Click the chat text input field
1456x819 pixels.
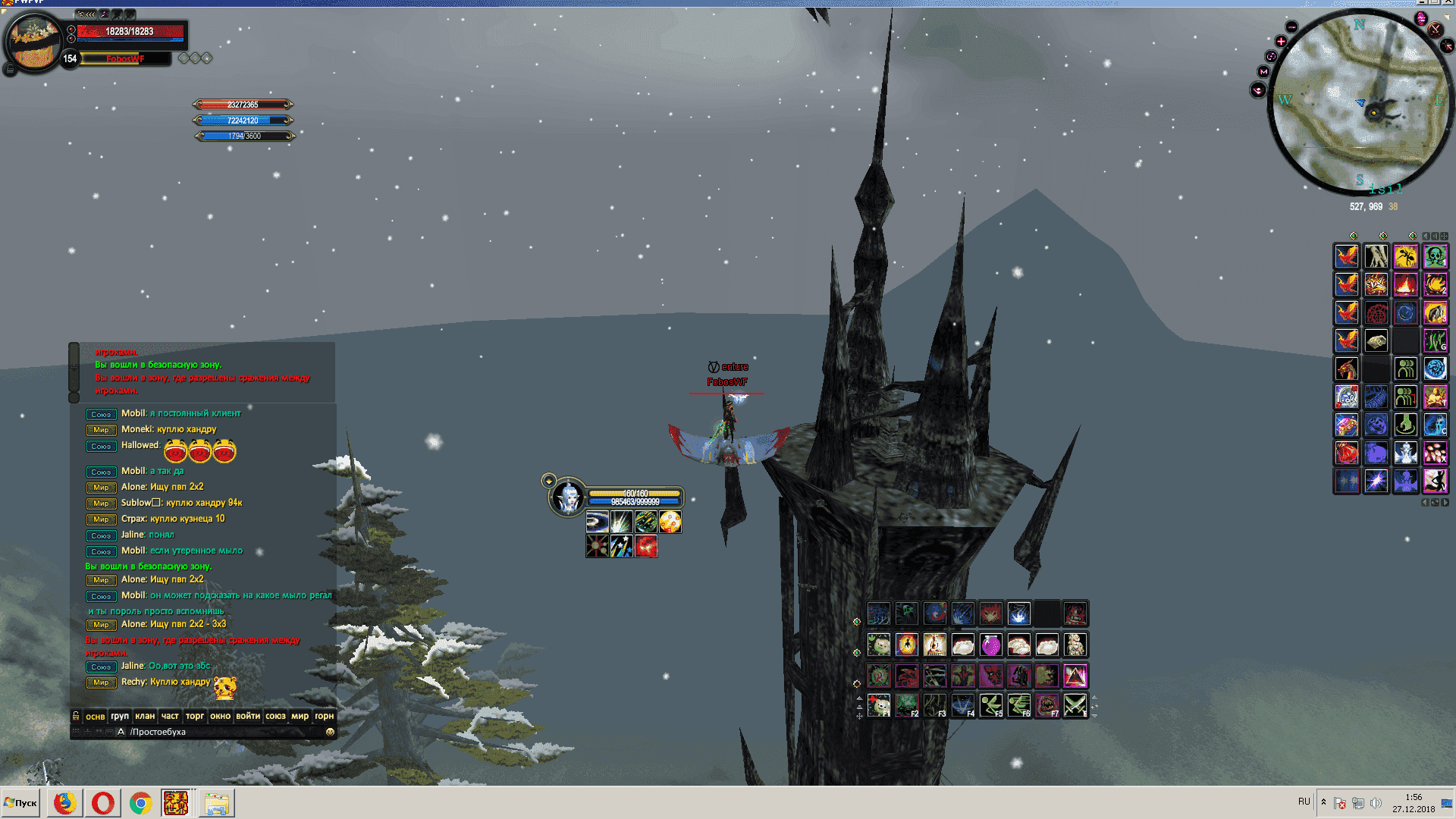(x=224, y=732)
